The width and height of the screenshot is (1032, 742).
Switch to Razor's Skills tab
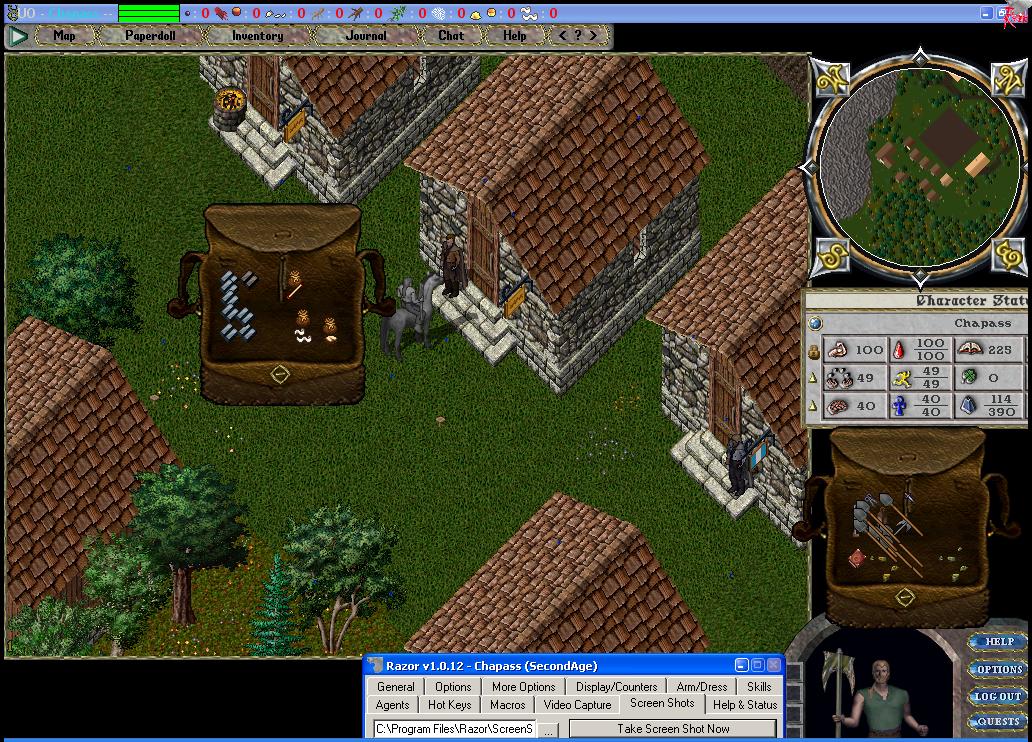coord(759,687)
